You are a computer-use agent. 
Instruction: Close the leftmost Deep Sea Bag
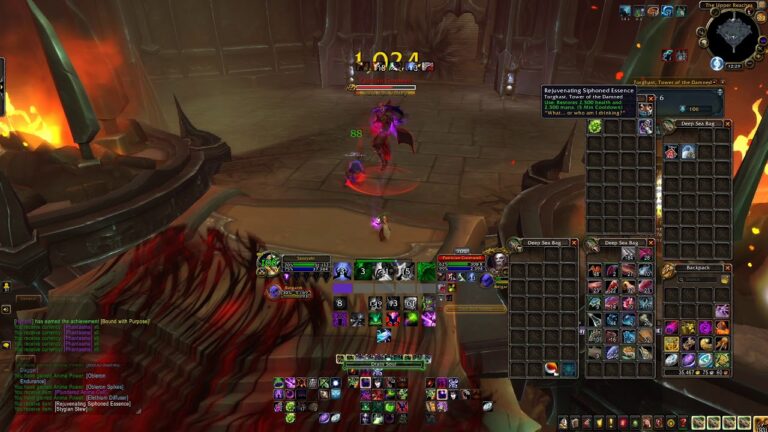click(573, 243)
